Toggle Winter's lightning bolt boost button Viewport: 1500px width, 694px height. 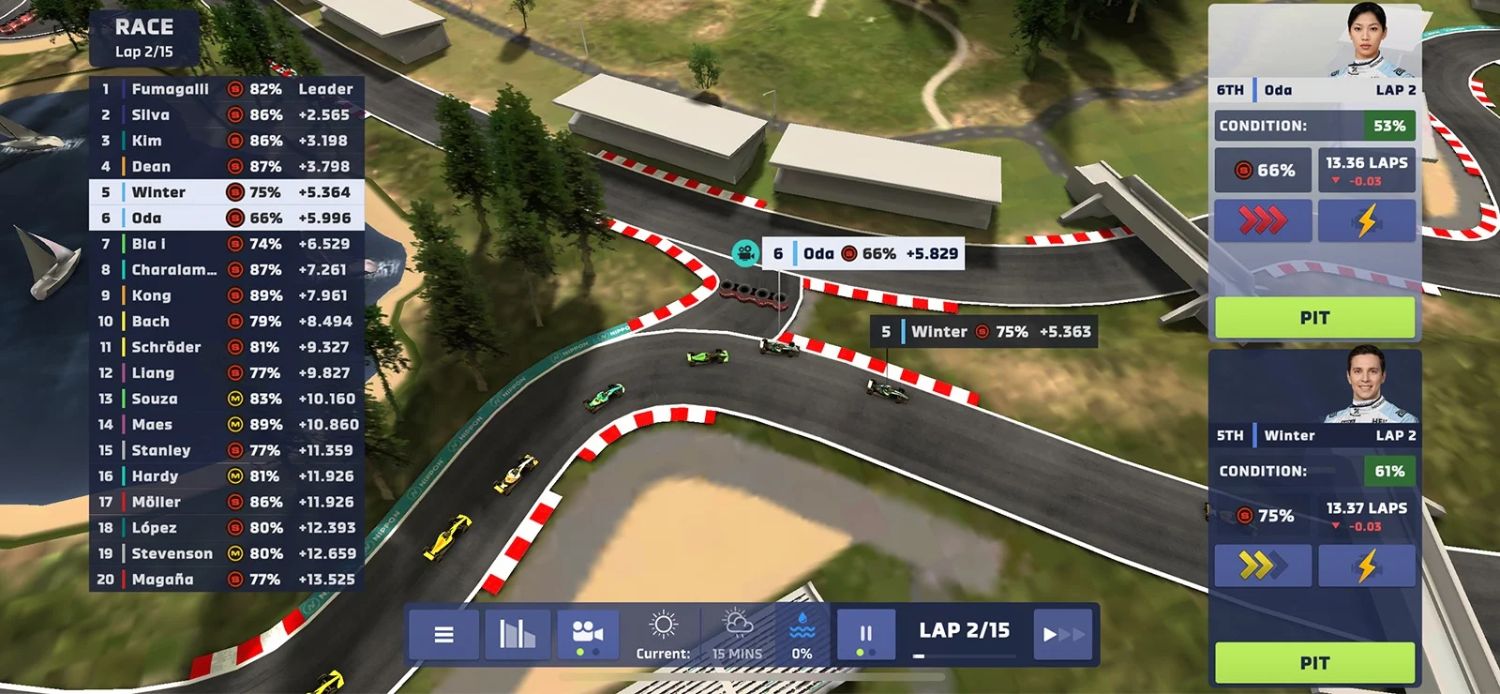[x=1366, y=566]
